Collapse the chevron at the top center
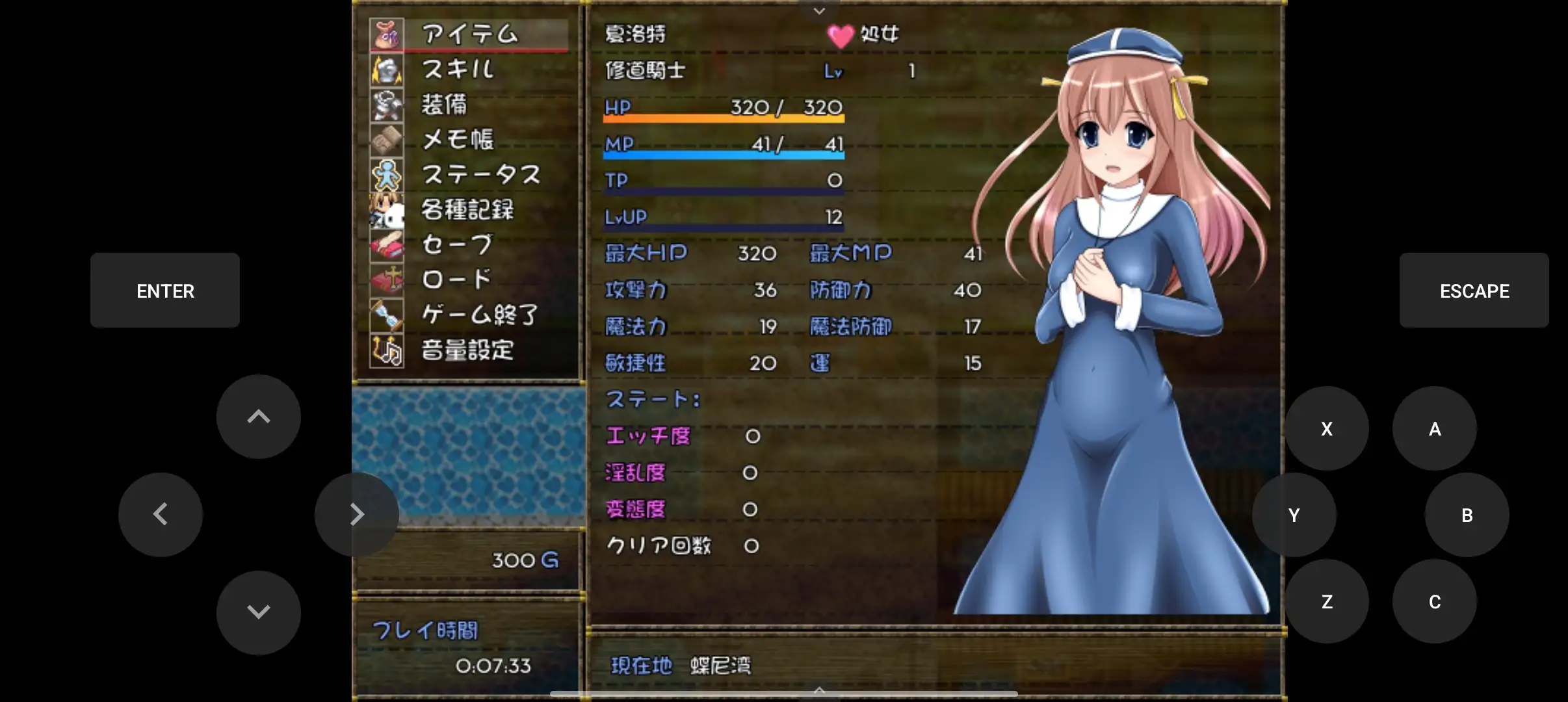Viewport: 1568px width, 702px height. [x=818, y=10]
